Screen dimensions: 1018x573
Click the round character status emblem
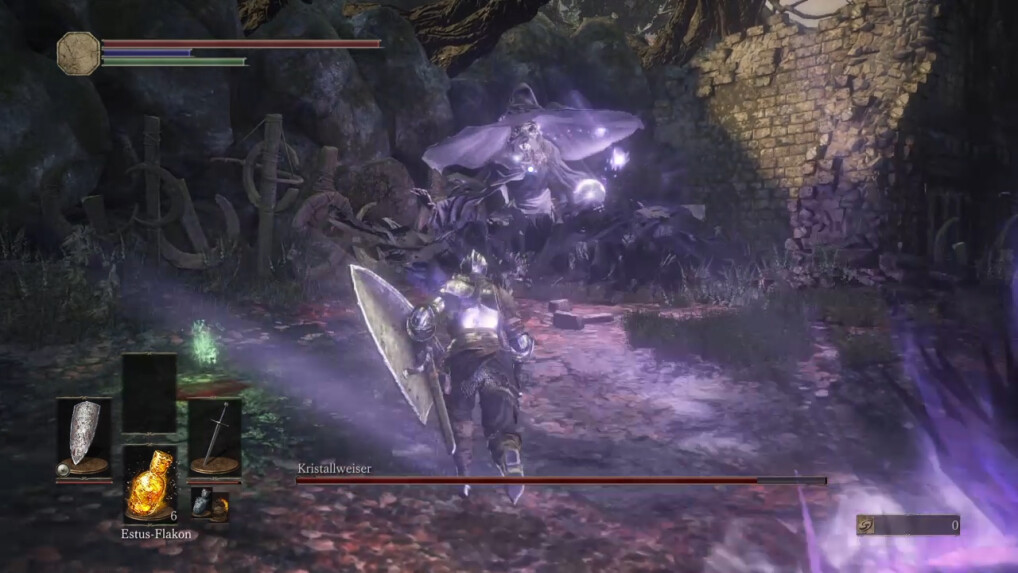tap(78, 52)
